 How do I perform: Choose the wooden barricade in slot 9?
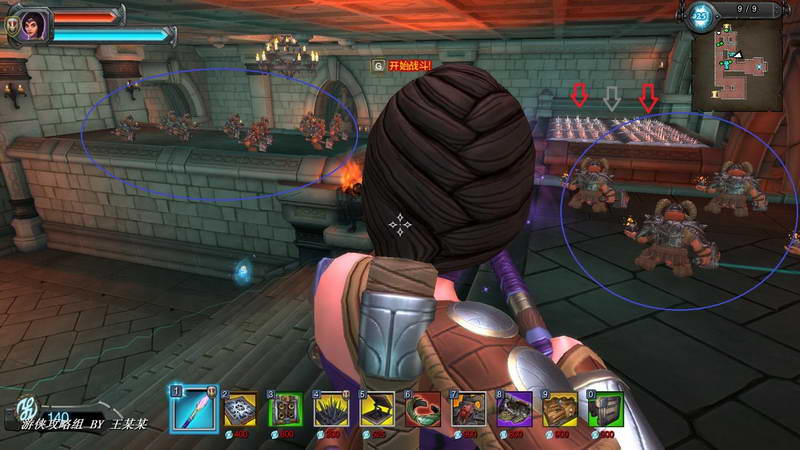[x=561, y=410]
